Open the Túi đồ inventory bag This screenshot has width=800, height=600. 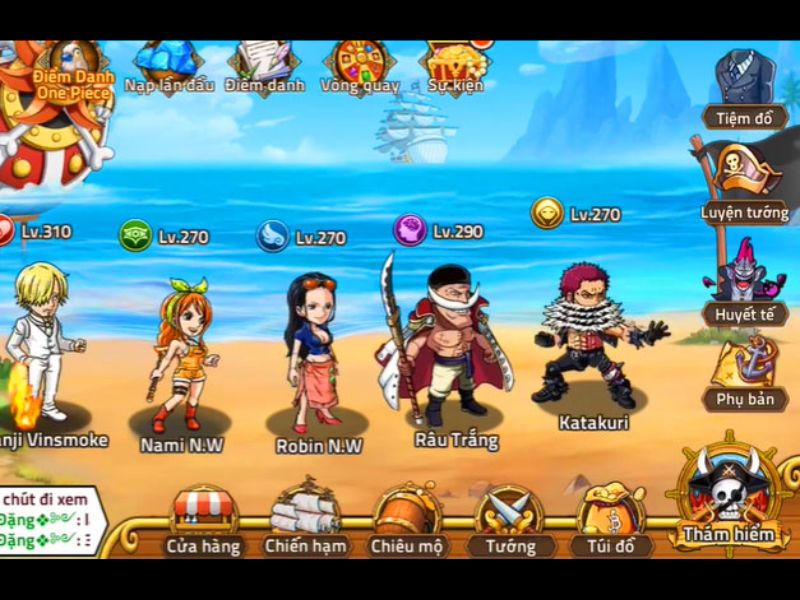click(611, 520)
